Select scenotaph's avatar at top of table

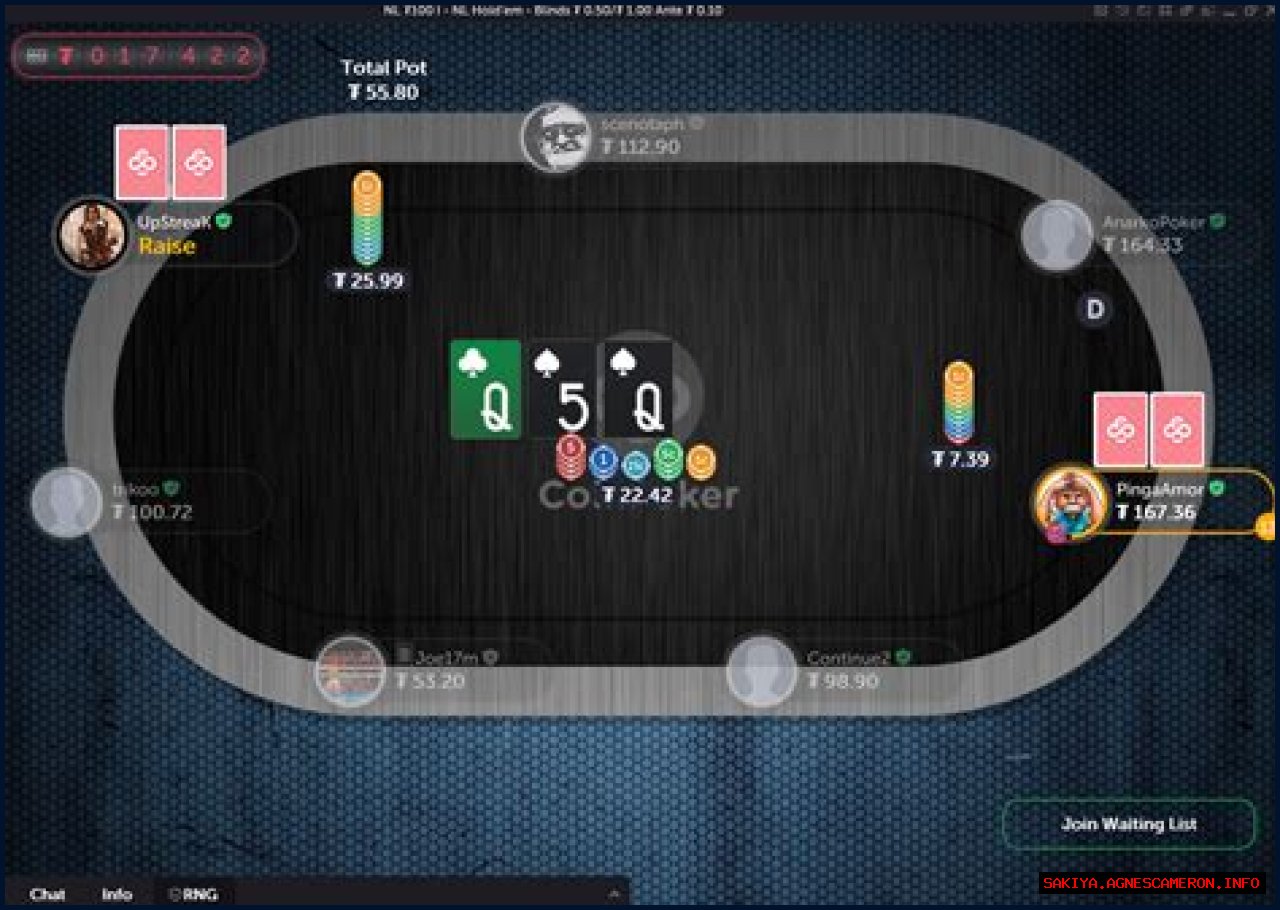(x=558, y=138)
